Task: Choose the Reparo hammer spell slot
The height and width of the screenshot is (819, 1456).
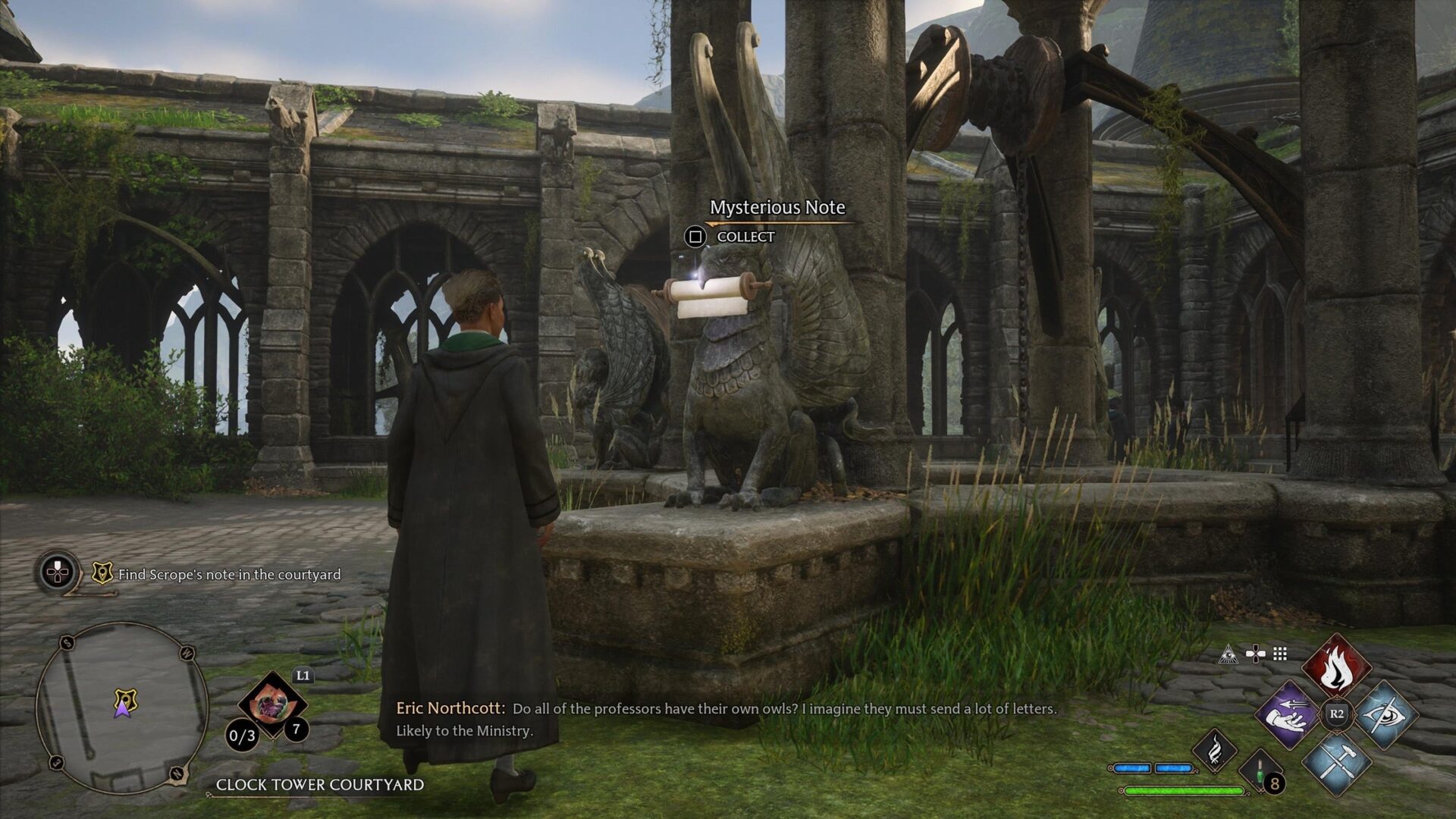Action: click(x=1336, y=762)
